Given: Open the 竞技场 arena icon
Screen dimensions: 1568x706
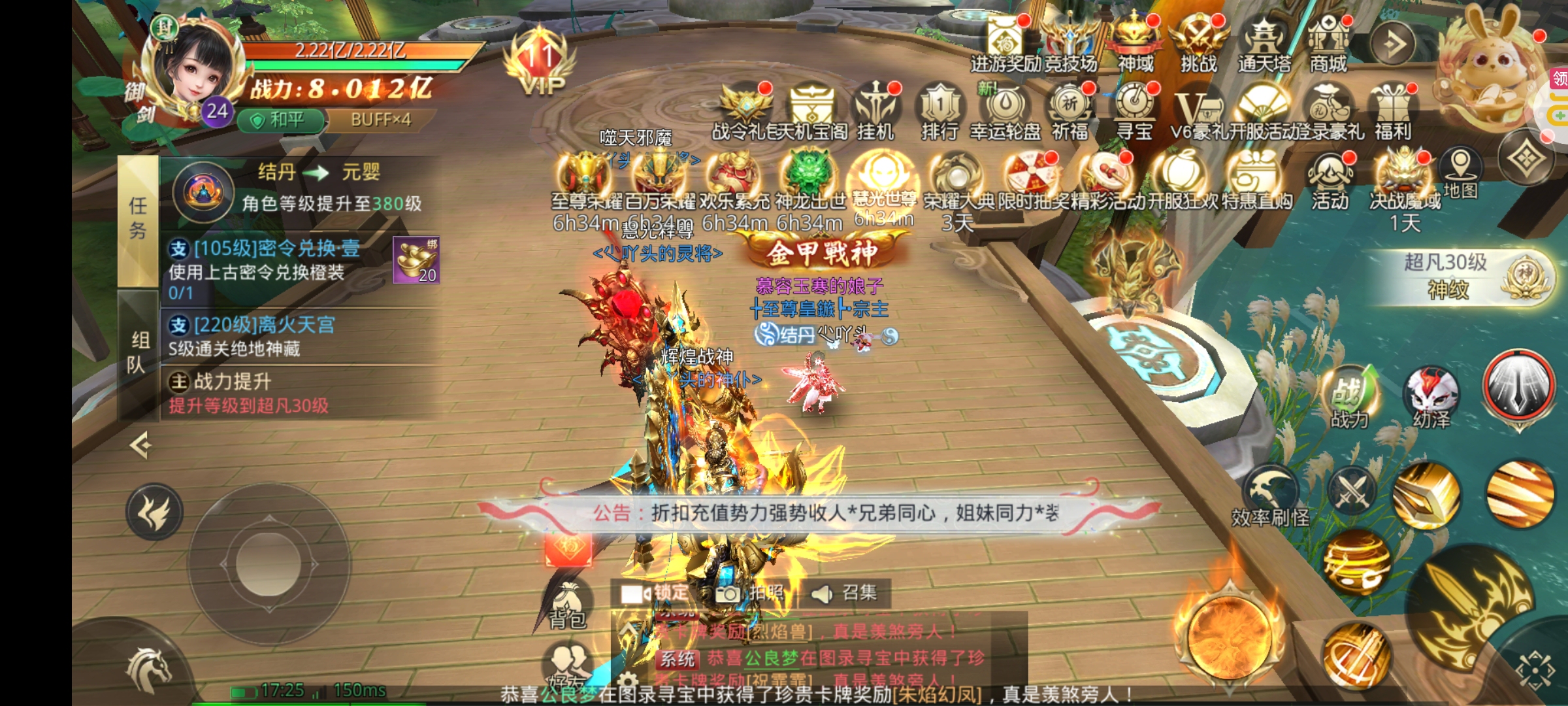Looking at the screenshot, I should [1070, 42].
